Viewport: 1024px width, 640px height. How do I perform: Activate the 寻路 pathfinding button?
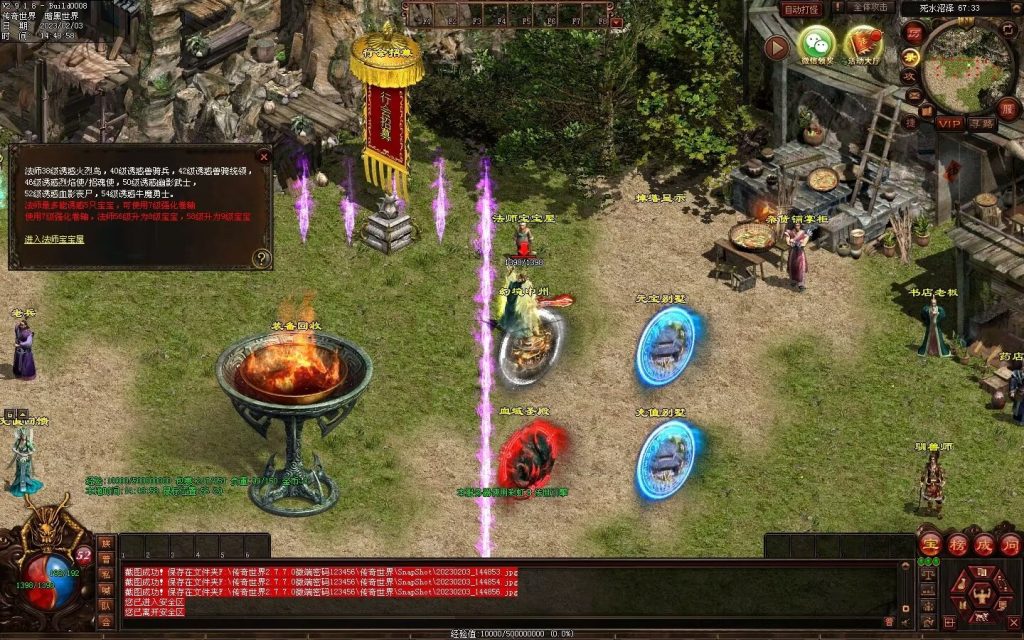tap(981, 123)
